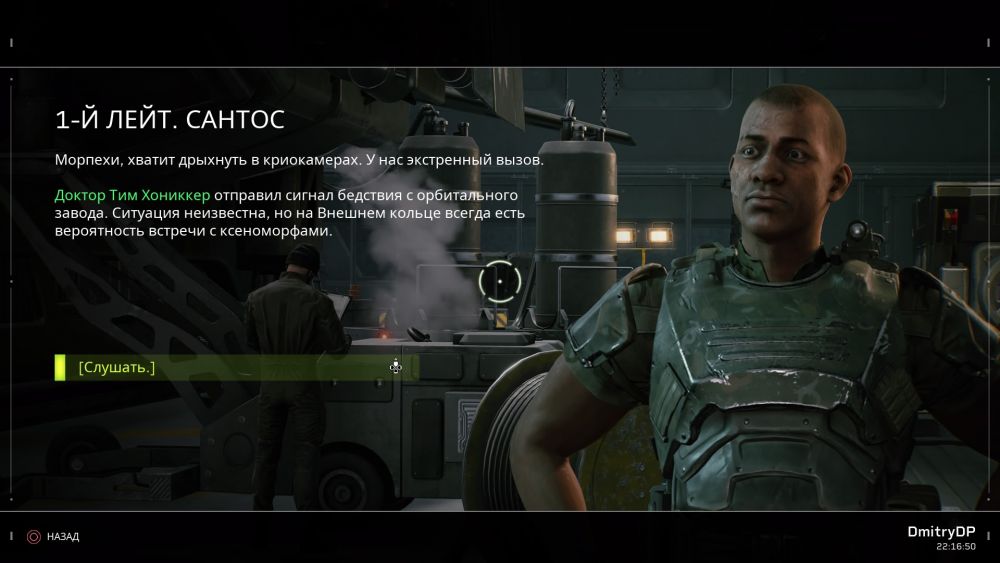The image size is (1000, 563).
Task: Choose the [Слушать.] dialogue reply
Action: [x=118, y=368]
